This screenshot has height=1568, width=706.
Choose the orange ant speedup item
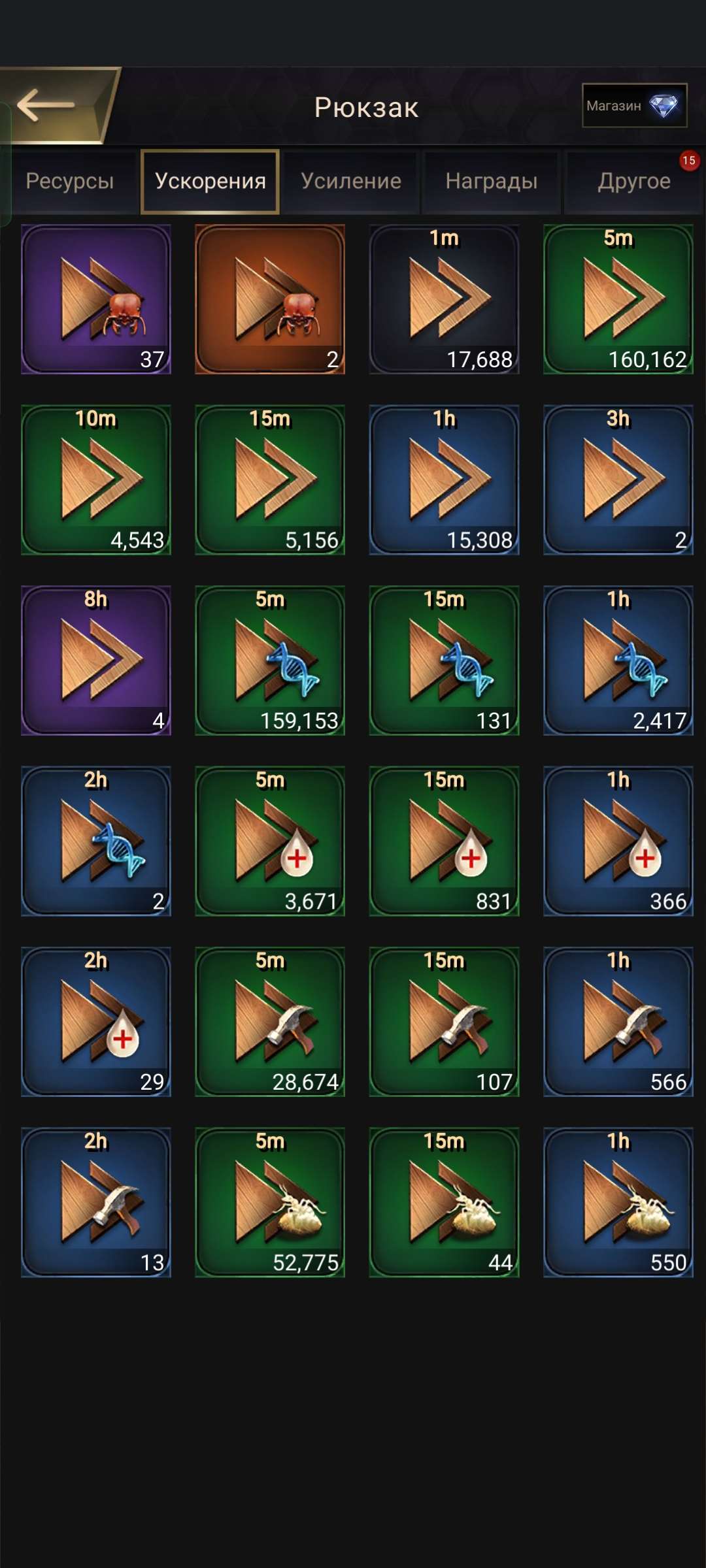(x=270, y=299)
